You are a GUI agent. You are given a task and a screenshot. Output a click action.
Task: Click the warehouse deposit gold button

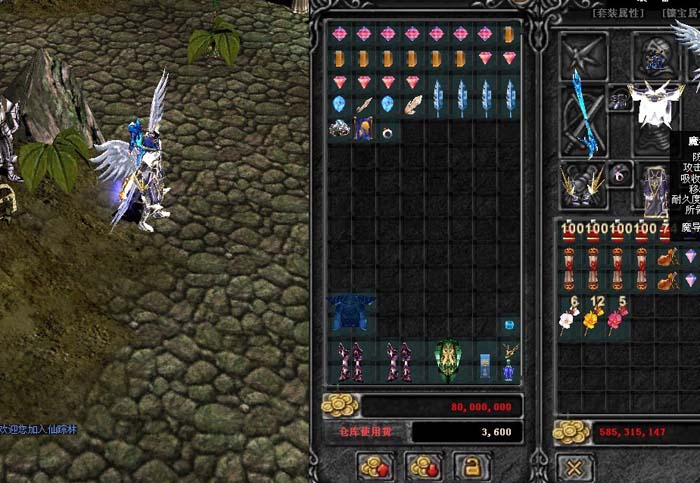(376, 466)
